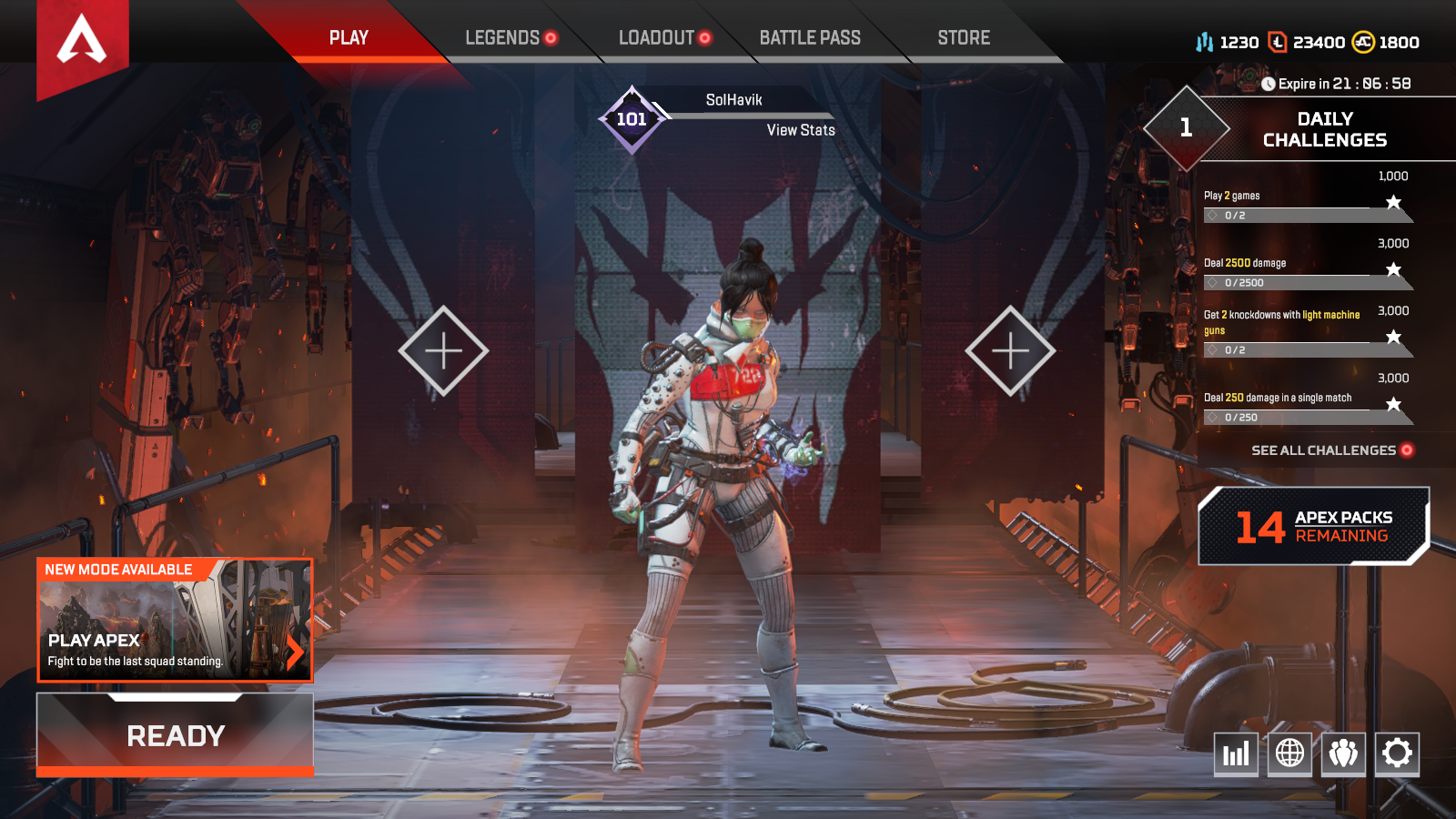
Task: Click the Ready button
Action: point(176,735)
